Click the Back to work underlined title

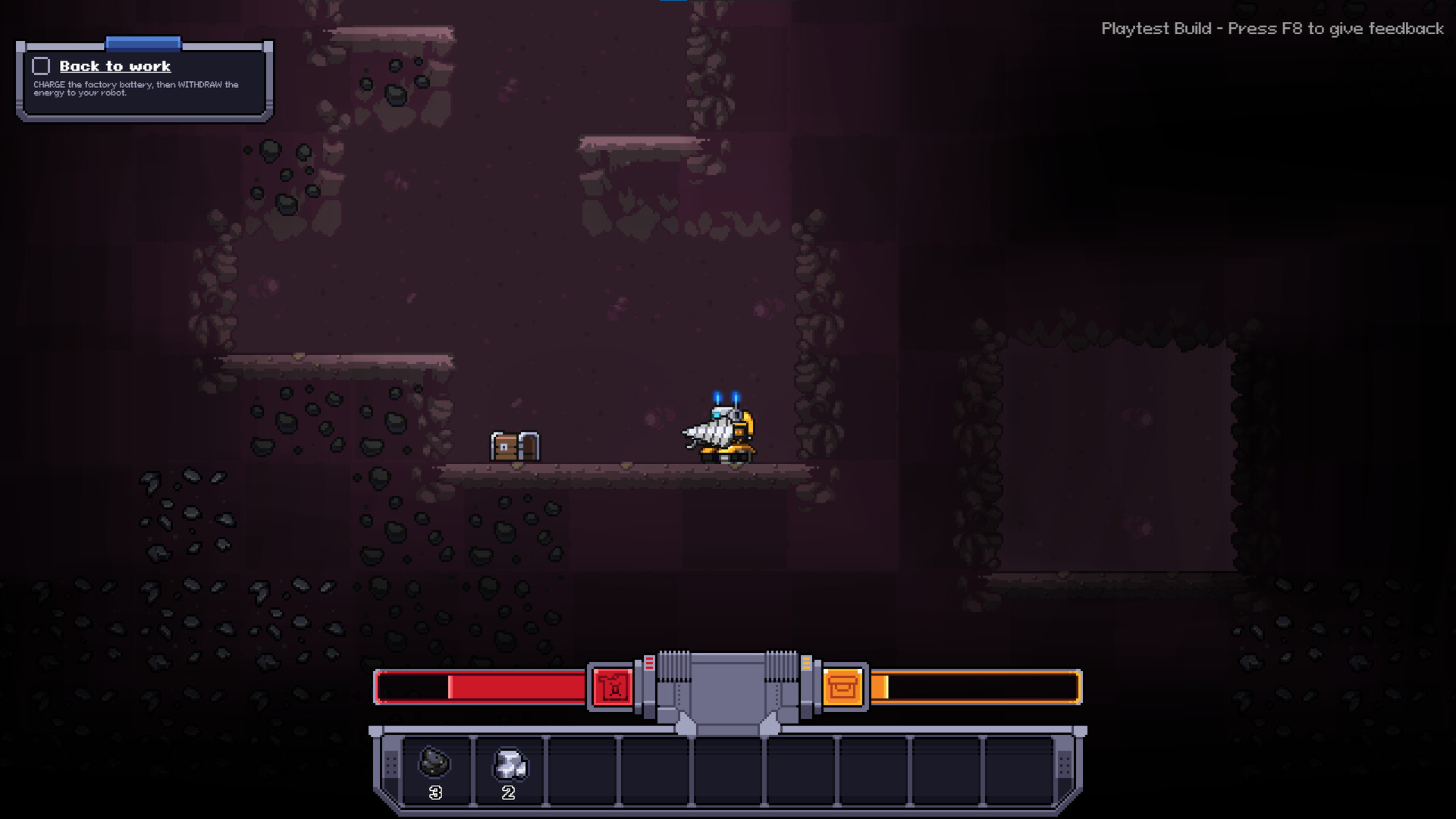point(115,66)
